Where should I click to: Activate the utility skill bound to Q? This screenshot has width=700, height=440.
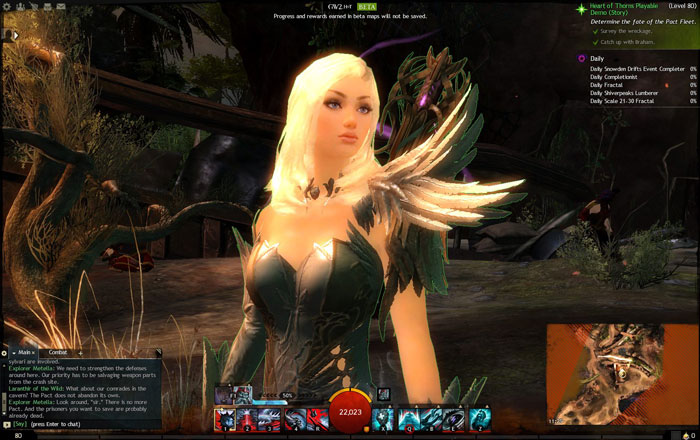(x=410, y=419)
